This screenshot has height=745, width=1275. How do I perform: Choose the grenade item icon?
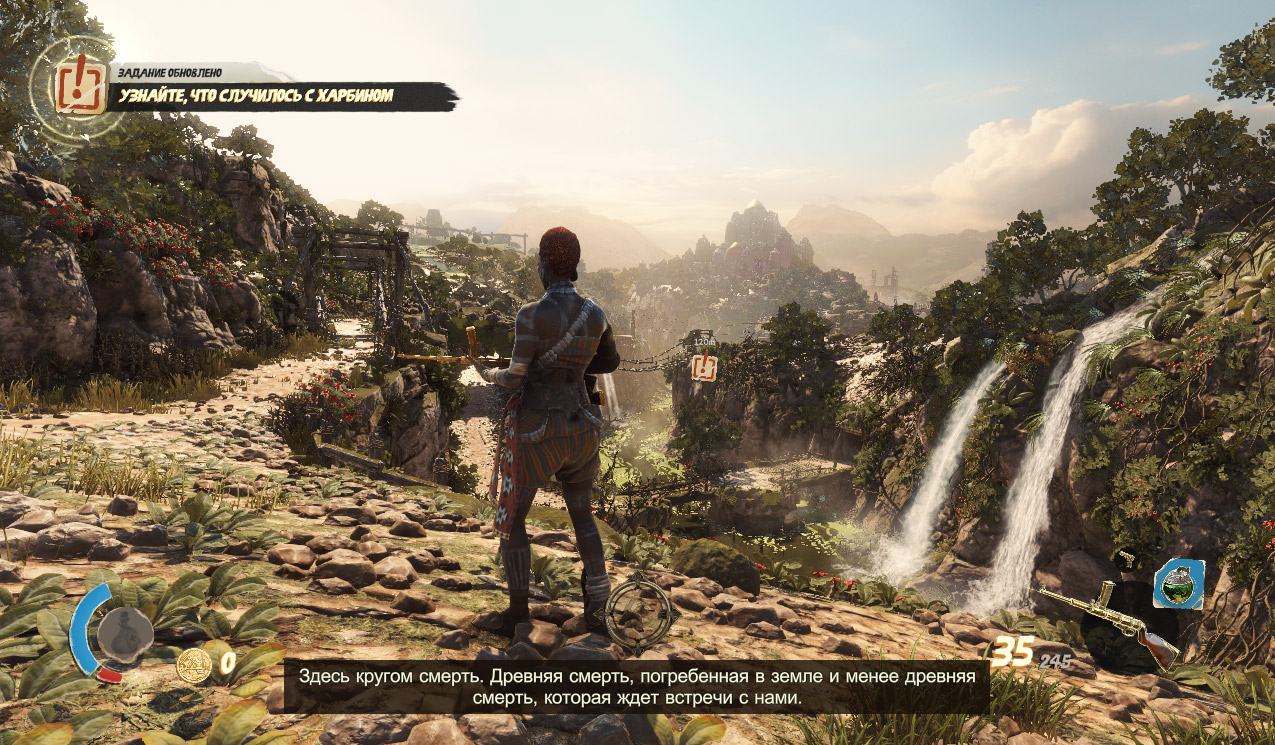coord(1178,584)
